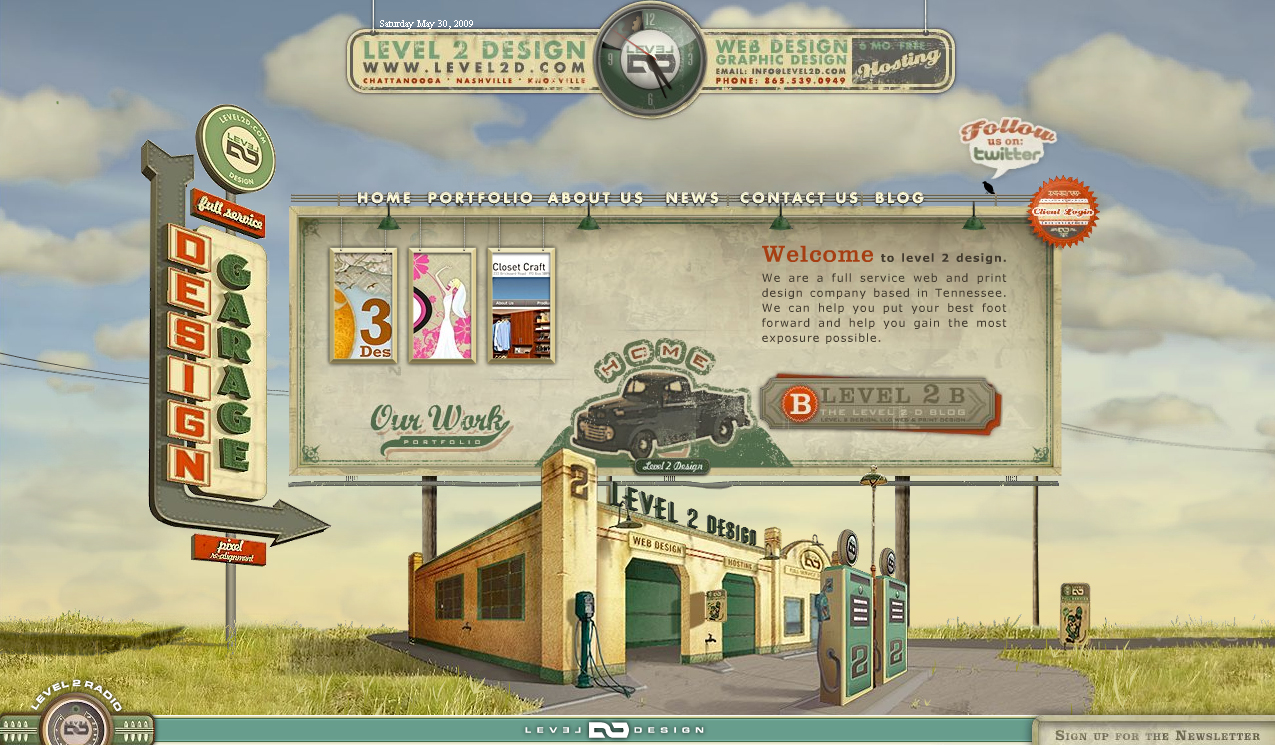Follow us on Twitter speech bubble
Image resolution: width=1275 pixels, height=745 pixels.
click(x=1006, y=145)
